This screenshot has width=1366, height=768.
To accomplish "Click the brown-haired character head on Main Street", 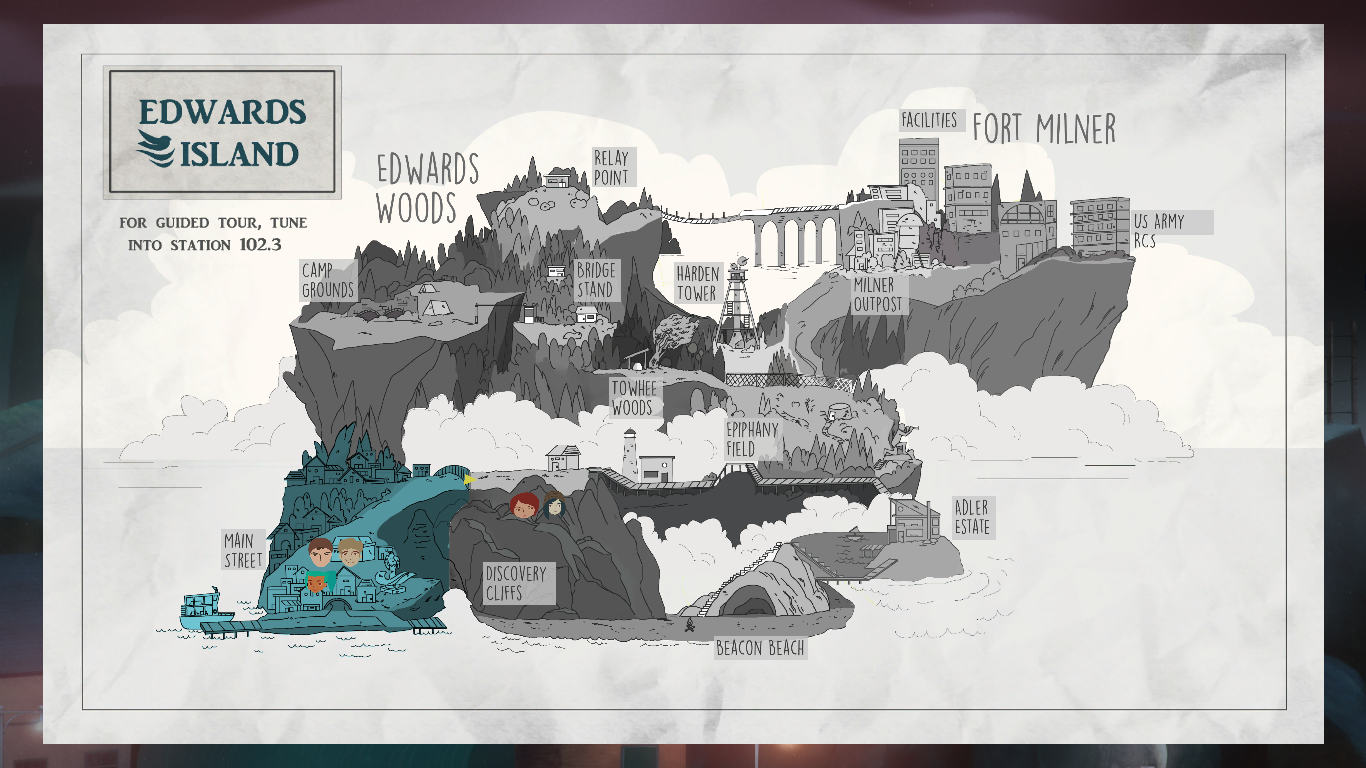I will point(321,551).
